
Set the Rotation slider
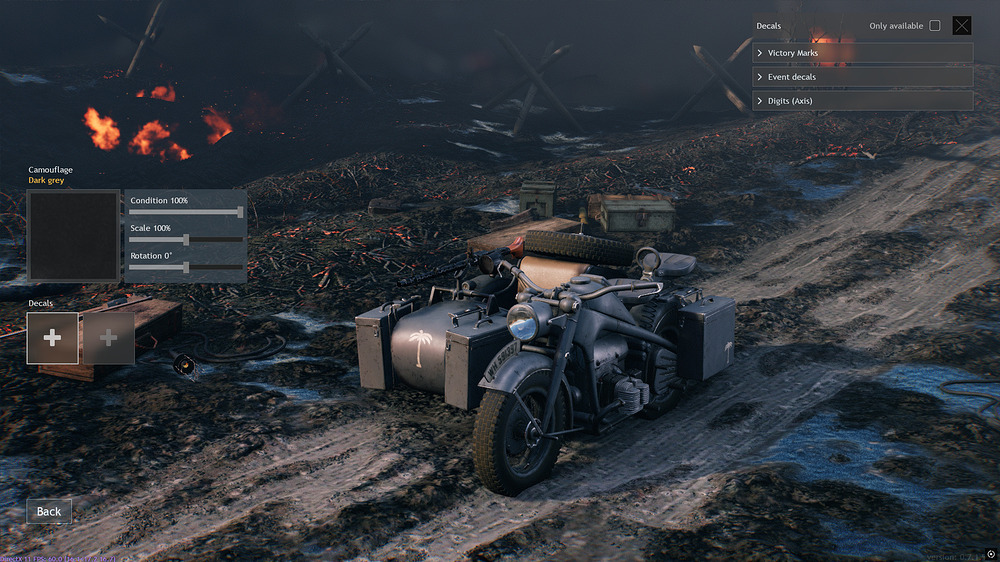tap(186, 267)
